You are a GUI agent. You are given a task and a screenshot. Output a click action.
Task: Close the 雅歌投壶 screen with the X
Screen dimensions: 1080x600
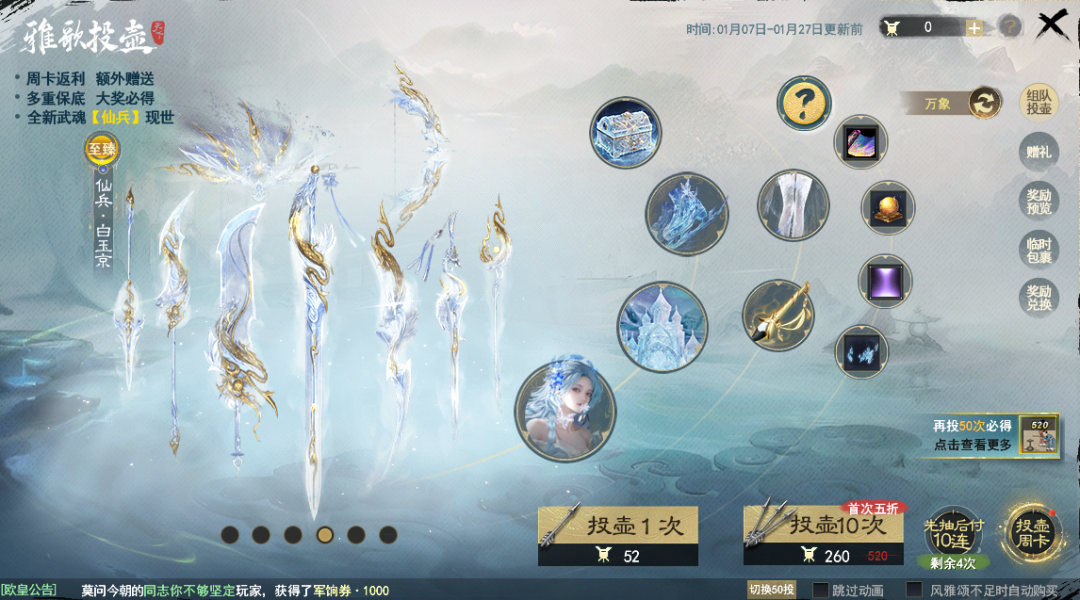(1054, 25)
